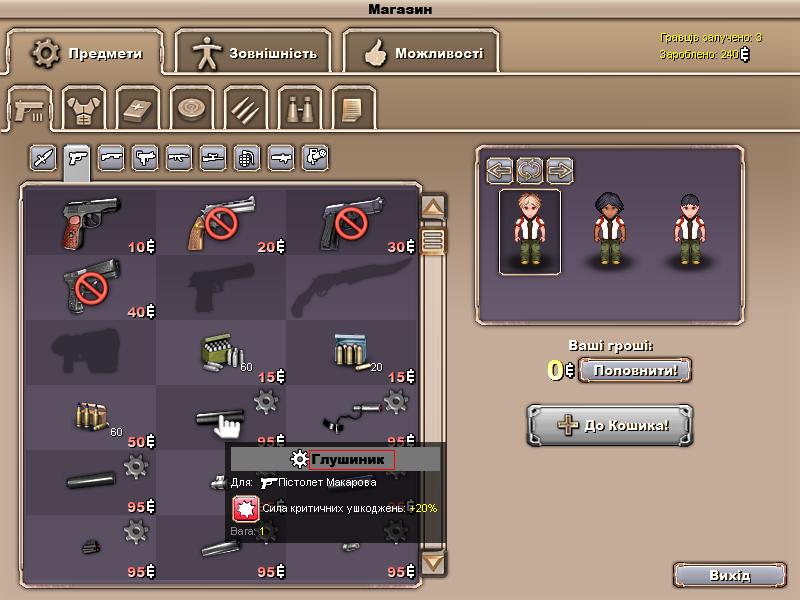Choose the dark-haired tan character

pyautogui.click(x=610, y=230)
